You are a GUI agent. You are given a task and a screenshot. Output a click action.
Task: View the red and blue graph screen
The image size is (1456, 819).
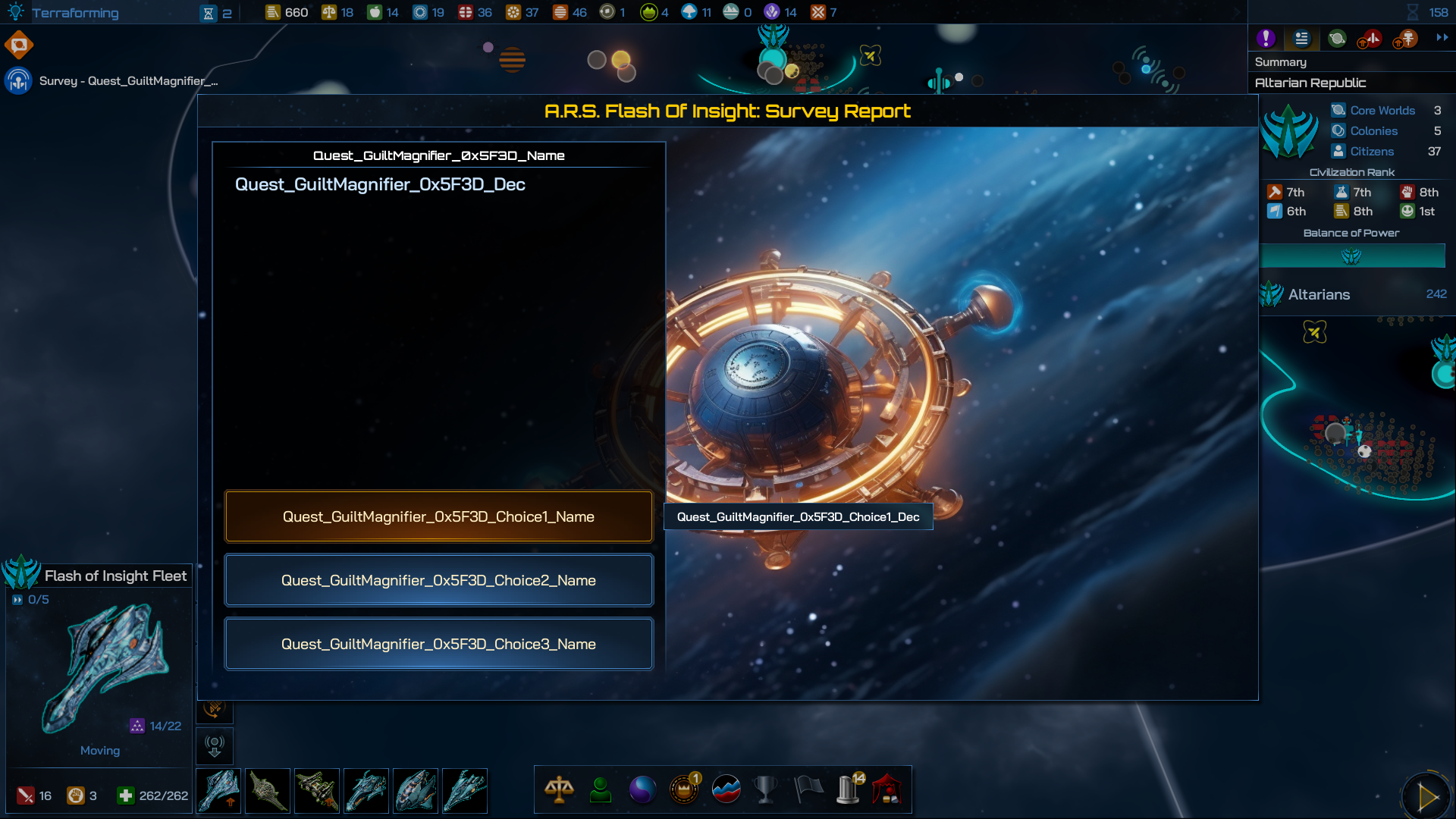tap(726, 789)
